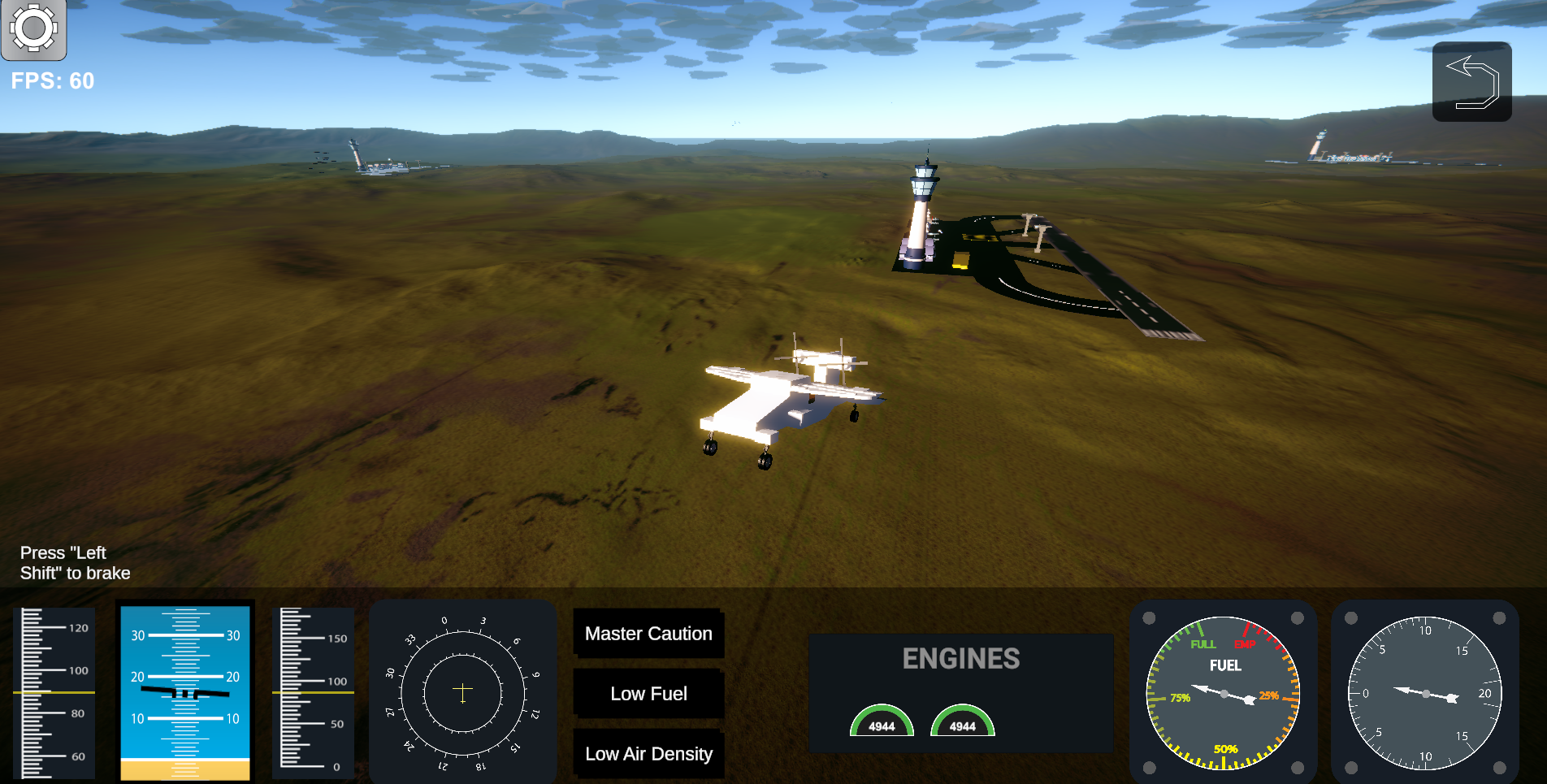
Task: Click the compass heading dial
Action: [x=461, y=691]
